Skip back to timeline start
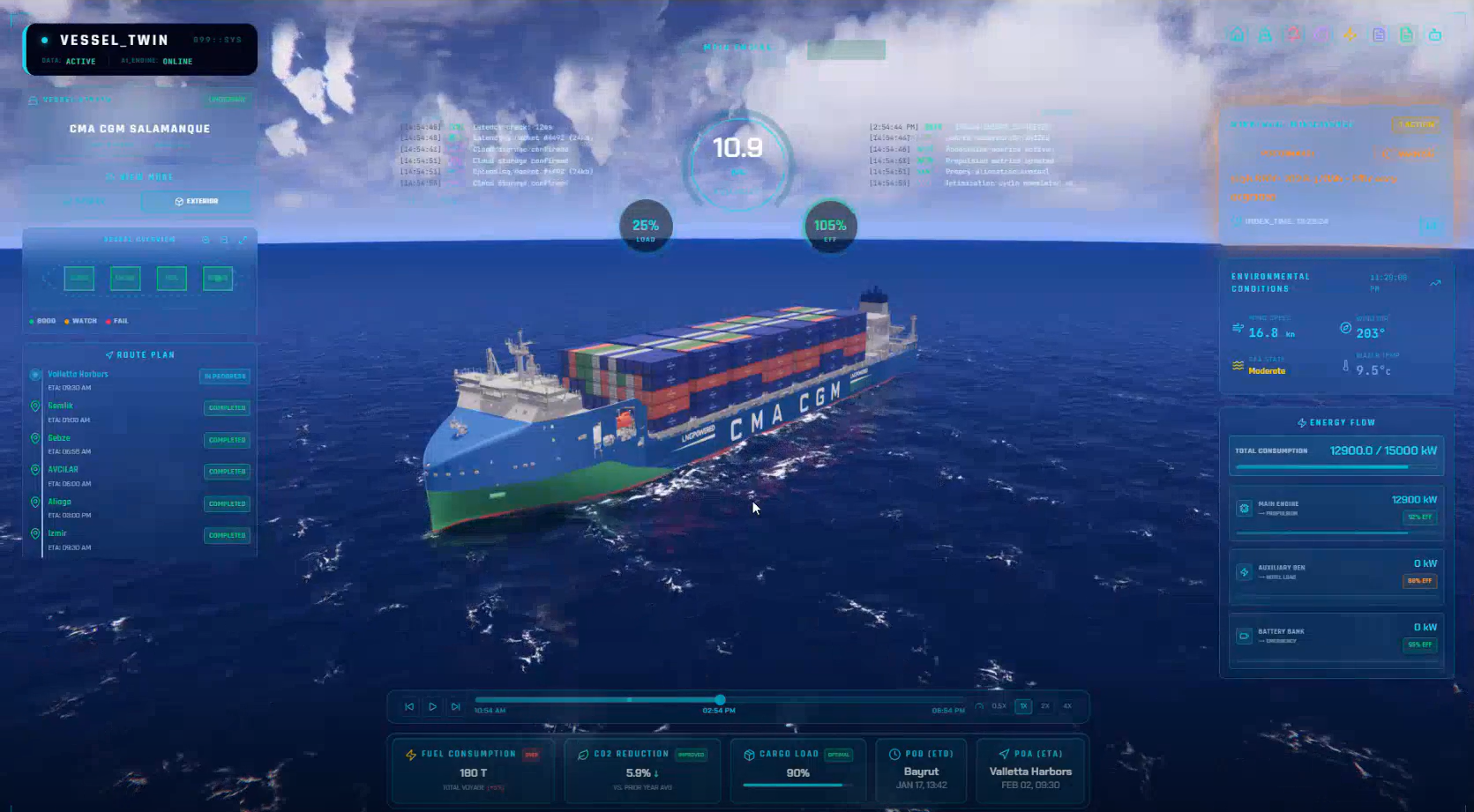 (409, 706)
